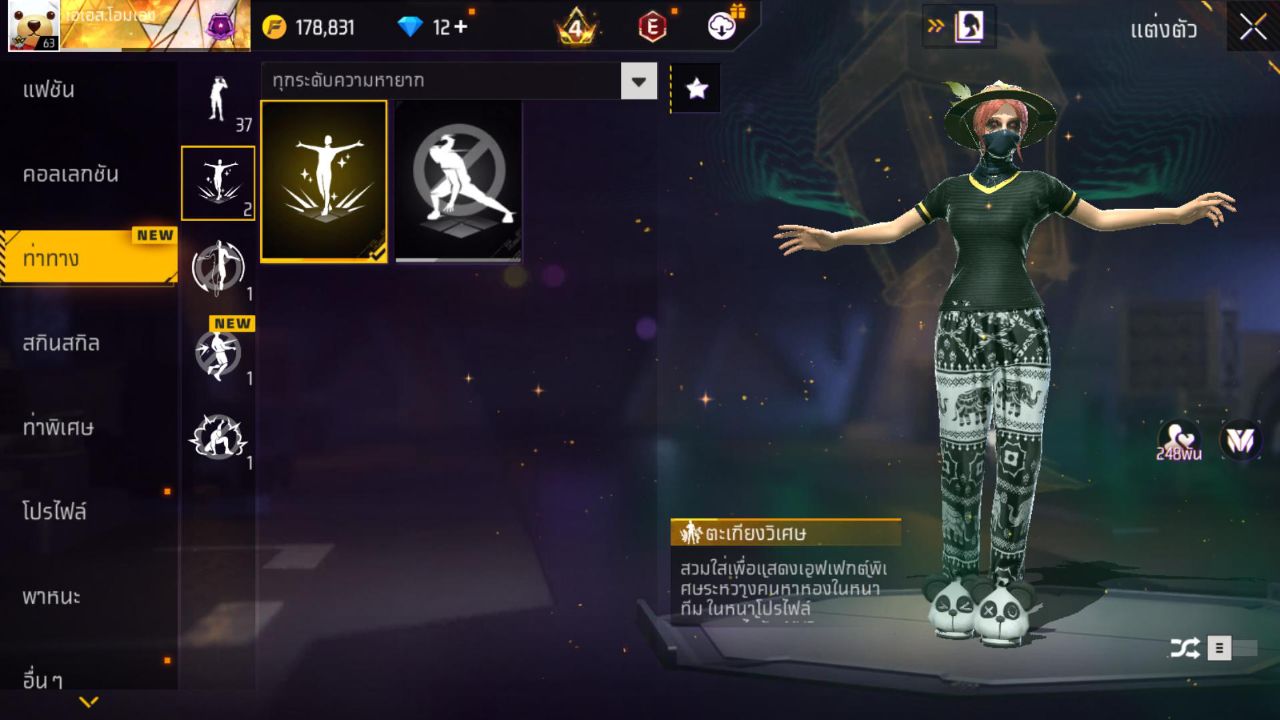This screenshot has height=720, width=1280.
Task: Open the cloud download gift icon
Action: pyautogui.click(x=722, y=27)
